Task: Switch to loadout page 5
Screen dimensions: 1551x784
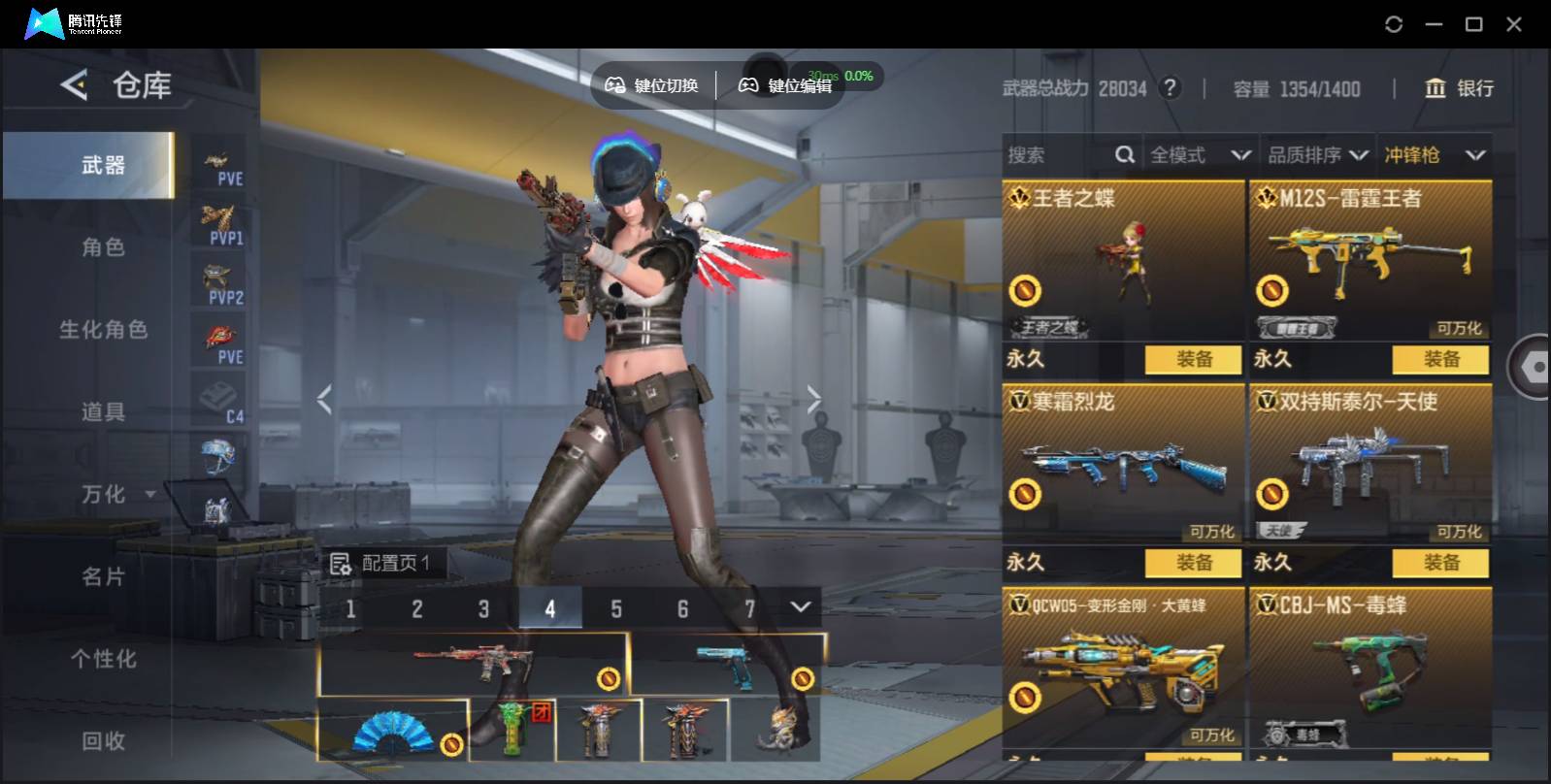Action: coord(616,609)
